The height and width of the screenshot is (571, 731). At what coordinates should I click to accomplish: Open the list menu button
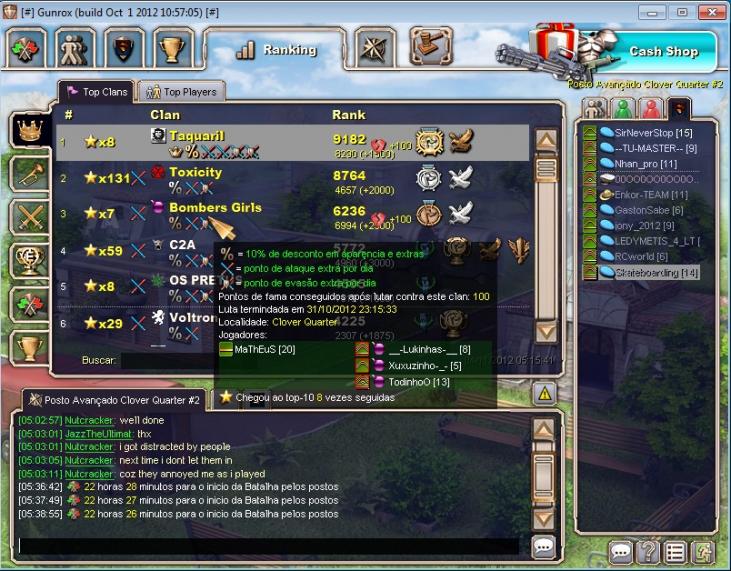[x=675, y=551]
